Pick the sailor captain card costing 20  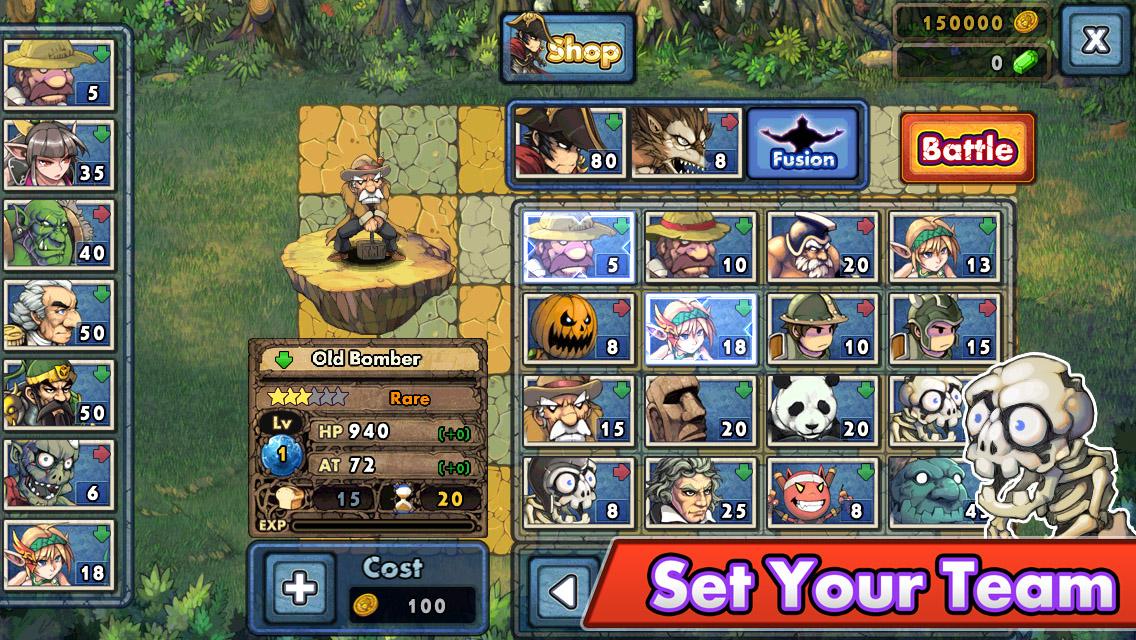click(823, 246)
